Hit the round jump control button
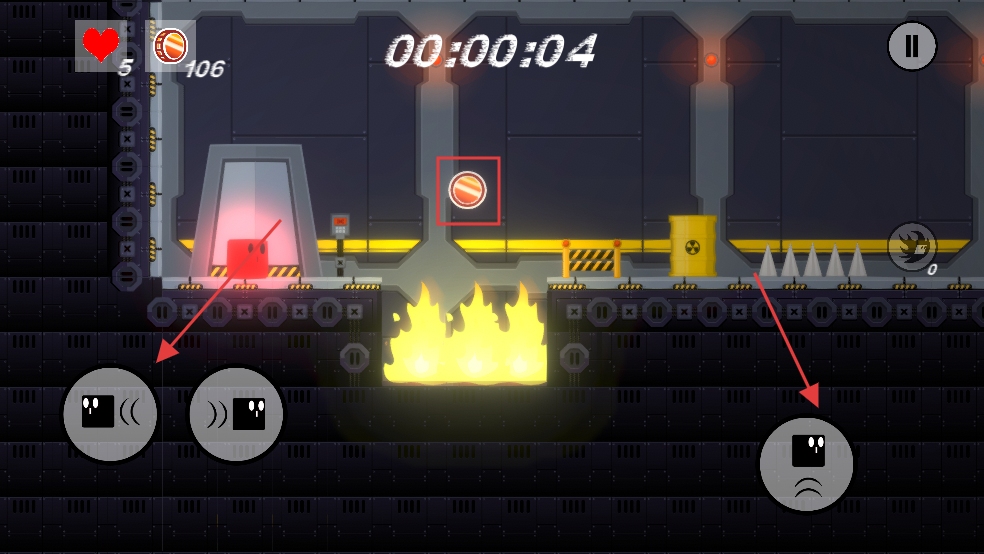The width and height of the screenshot is (984, 554). pos(806,464)
